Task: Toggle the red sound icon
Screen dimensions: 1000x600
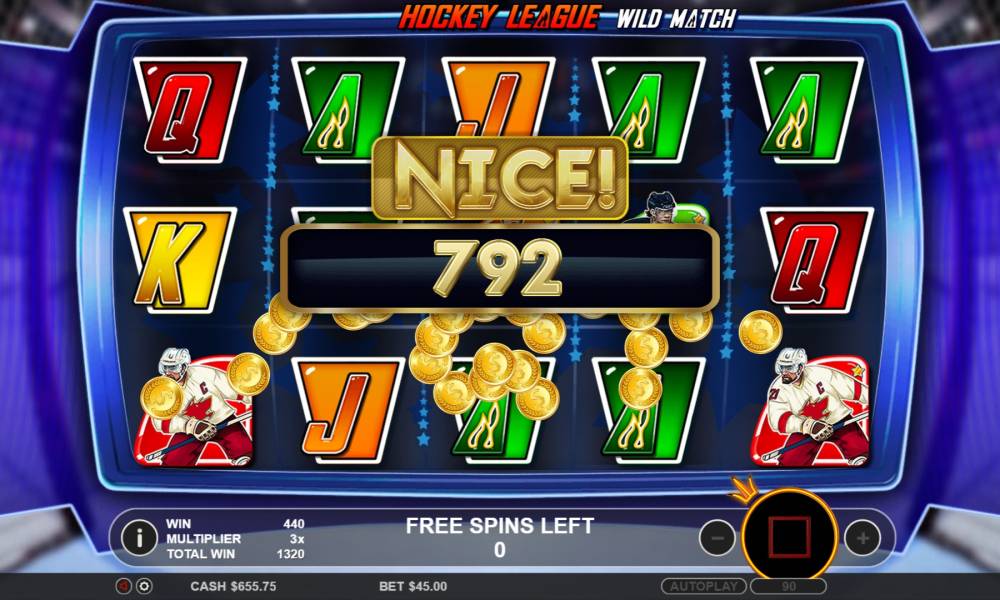Action: (x=124, y=586)
